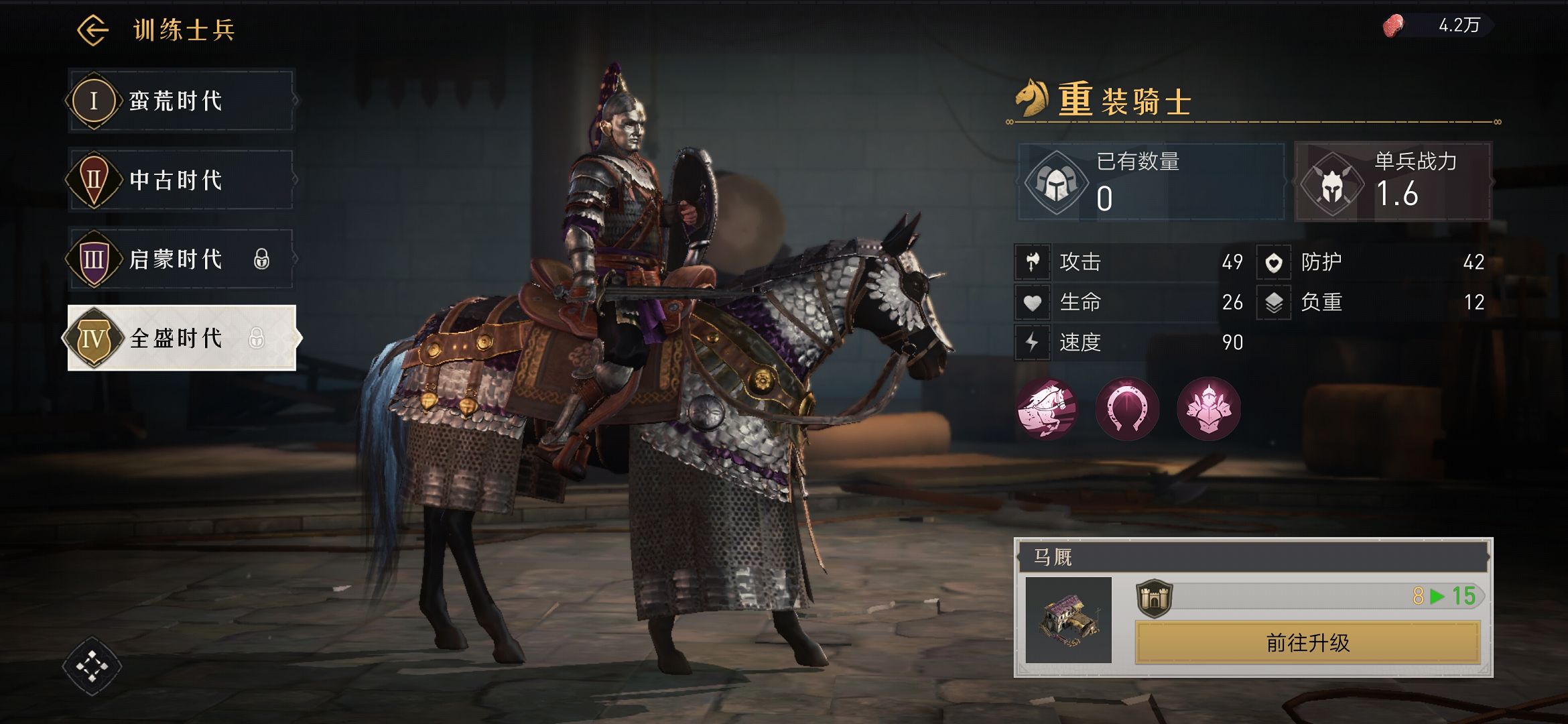Switch to the 中古时代 era tab

tap(181, 180)
